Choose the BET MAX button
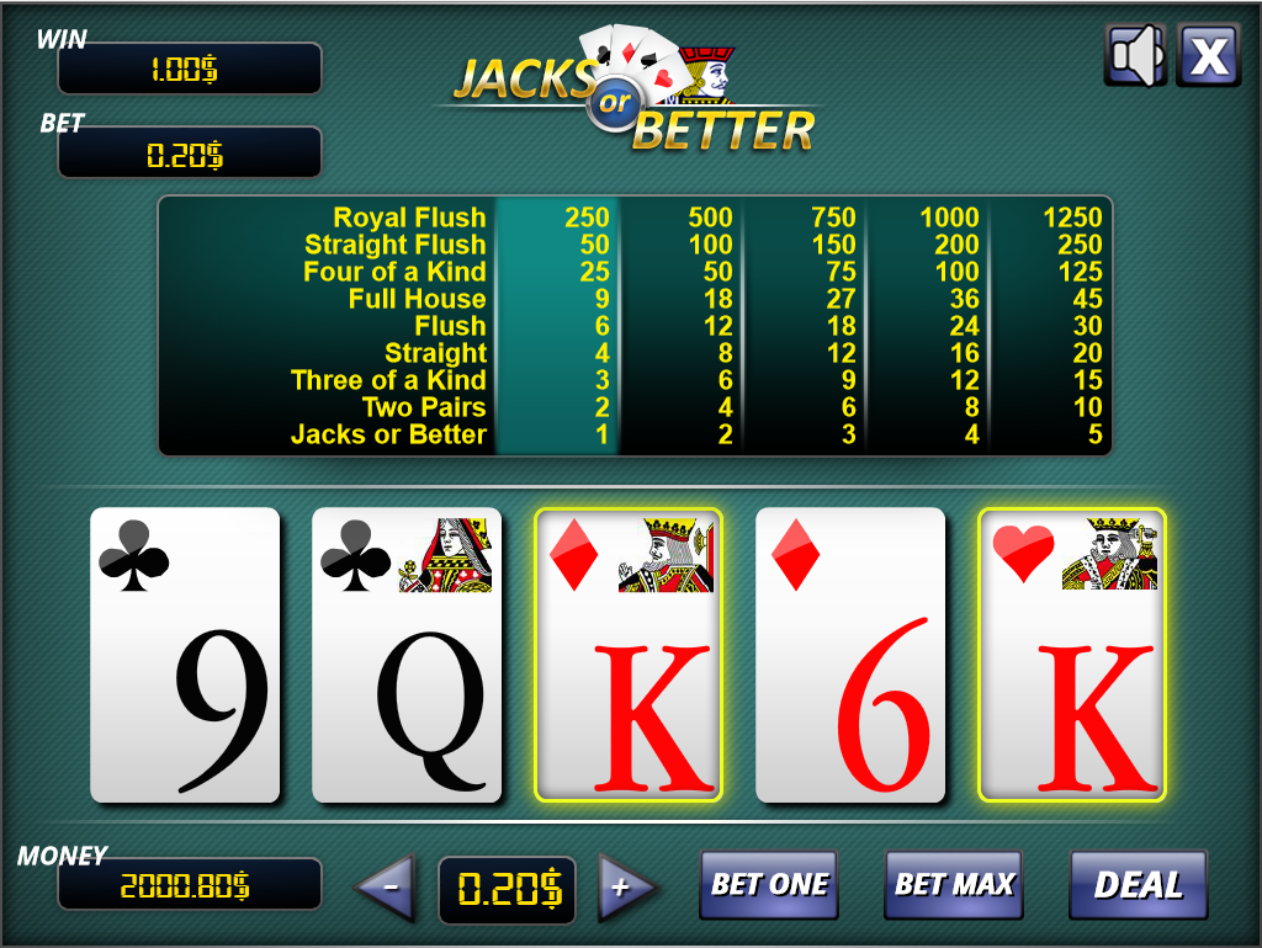This screenshot has height=948, width=1262. [x=953, y=884]
